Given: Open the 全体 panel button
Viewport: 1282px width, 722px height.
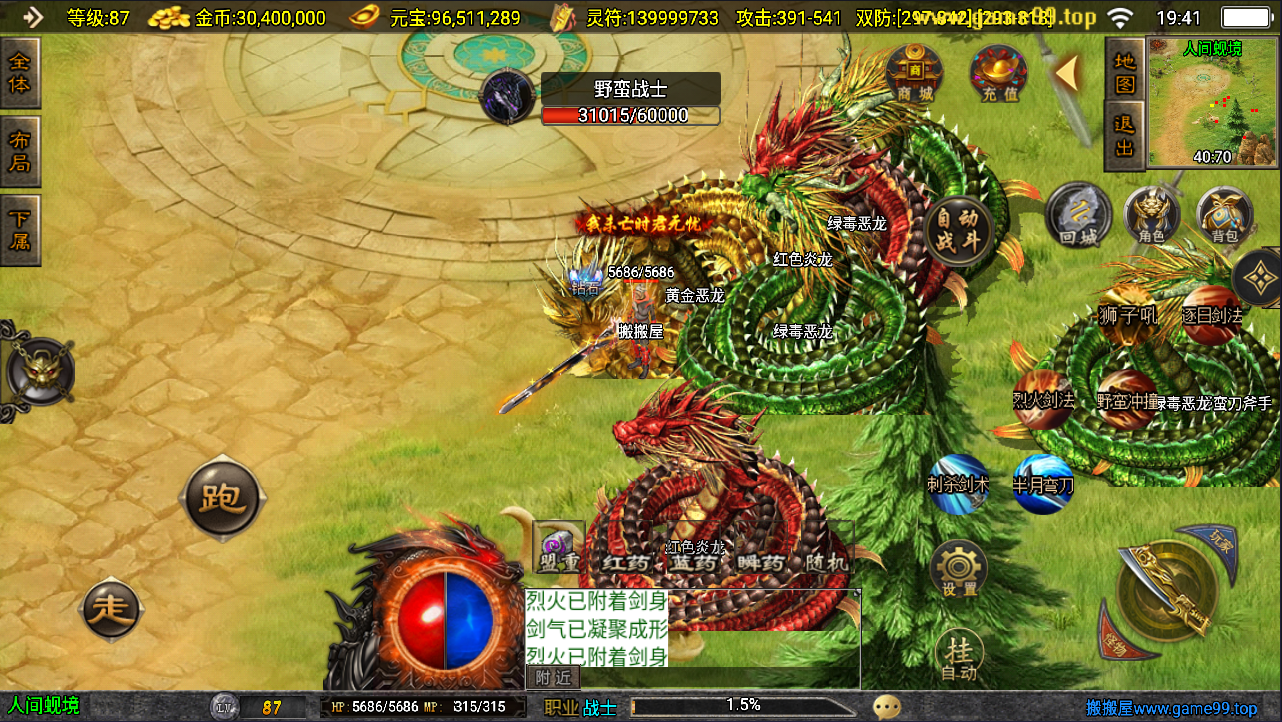Looking at the screenshot, I should [20, 72].
